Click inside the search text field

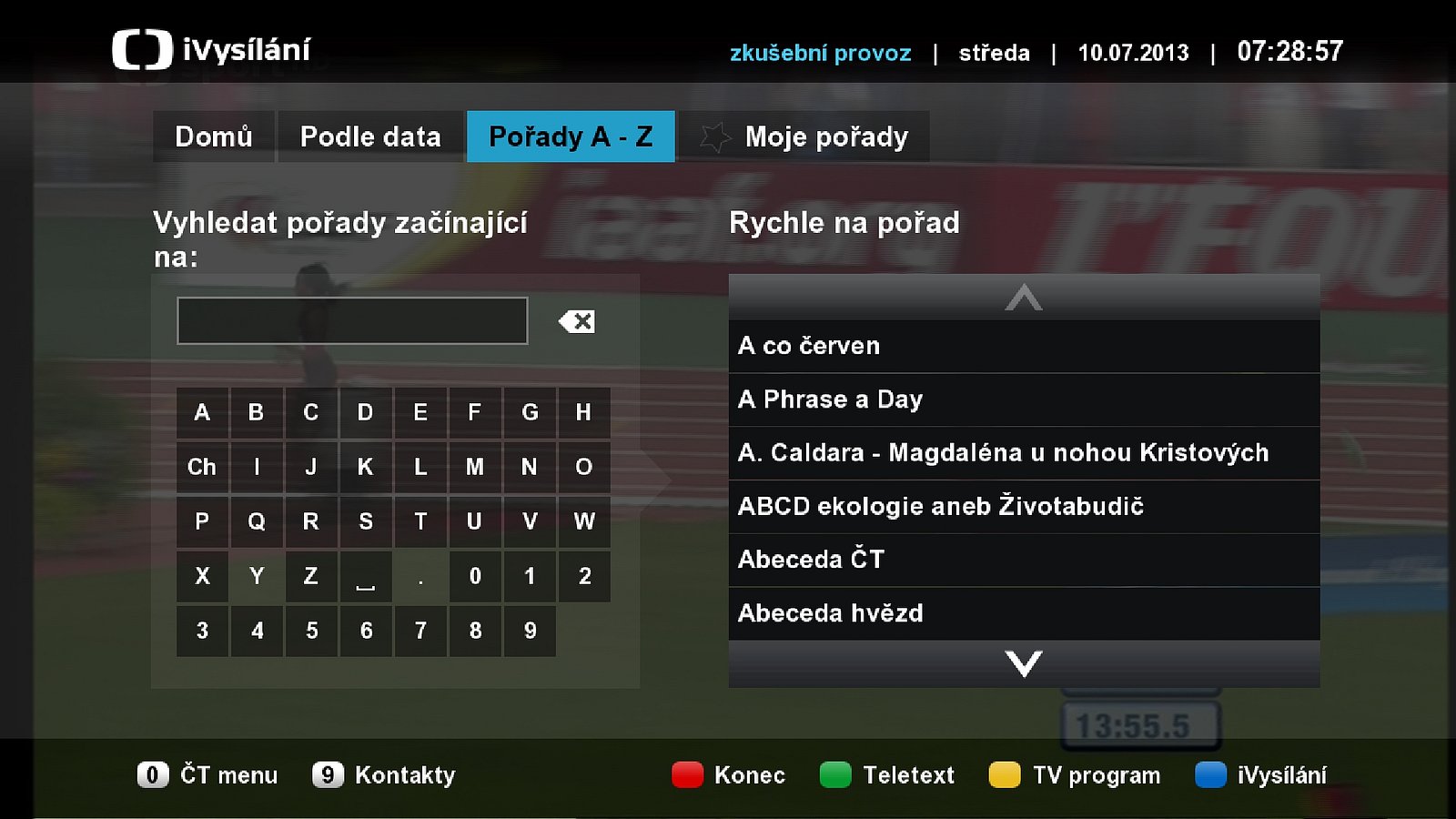tap(352, 320)
